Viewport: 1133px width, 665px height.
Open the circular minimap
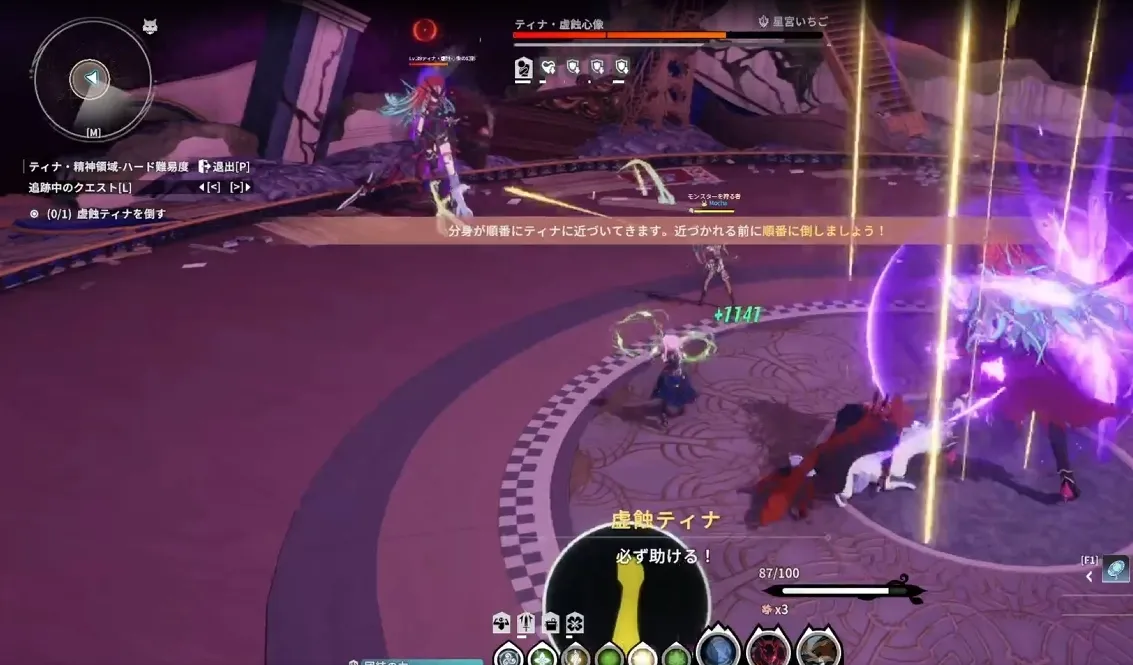[x=91, y=78]
